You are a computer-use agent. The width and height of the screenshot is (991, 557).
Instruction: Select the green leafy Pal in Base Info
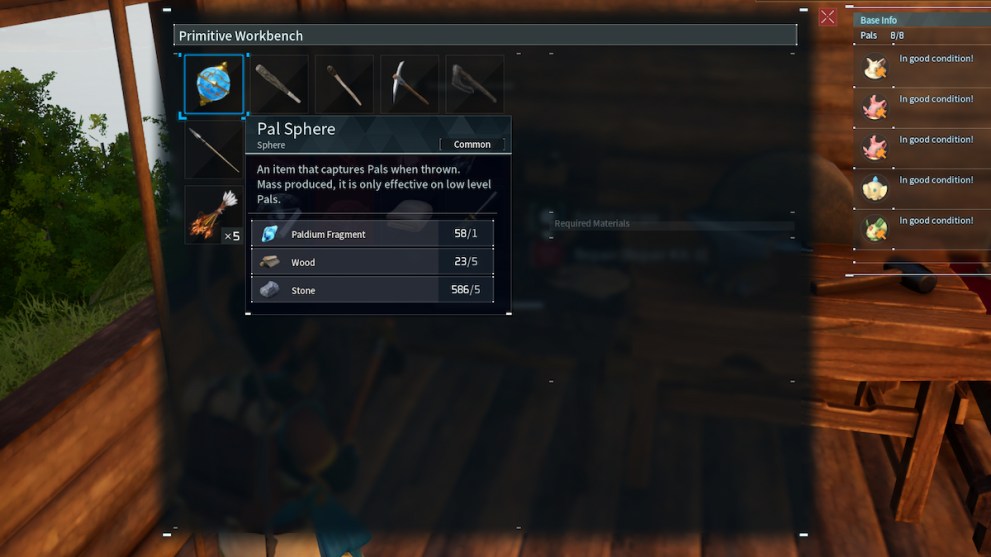pos(876,229)
